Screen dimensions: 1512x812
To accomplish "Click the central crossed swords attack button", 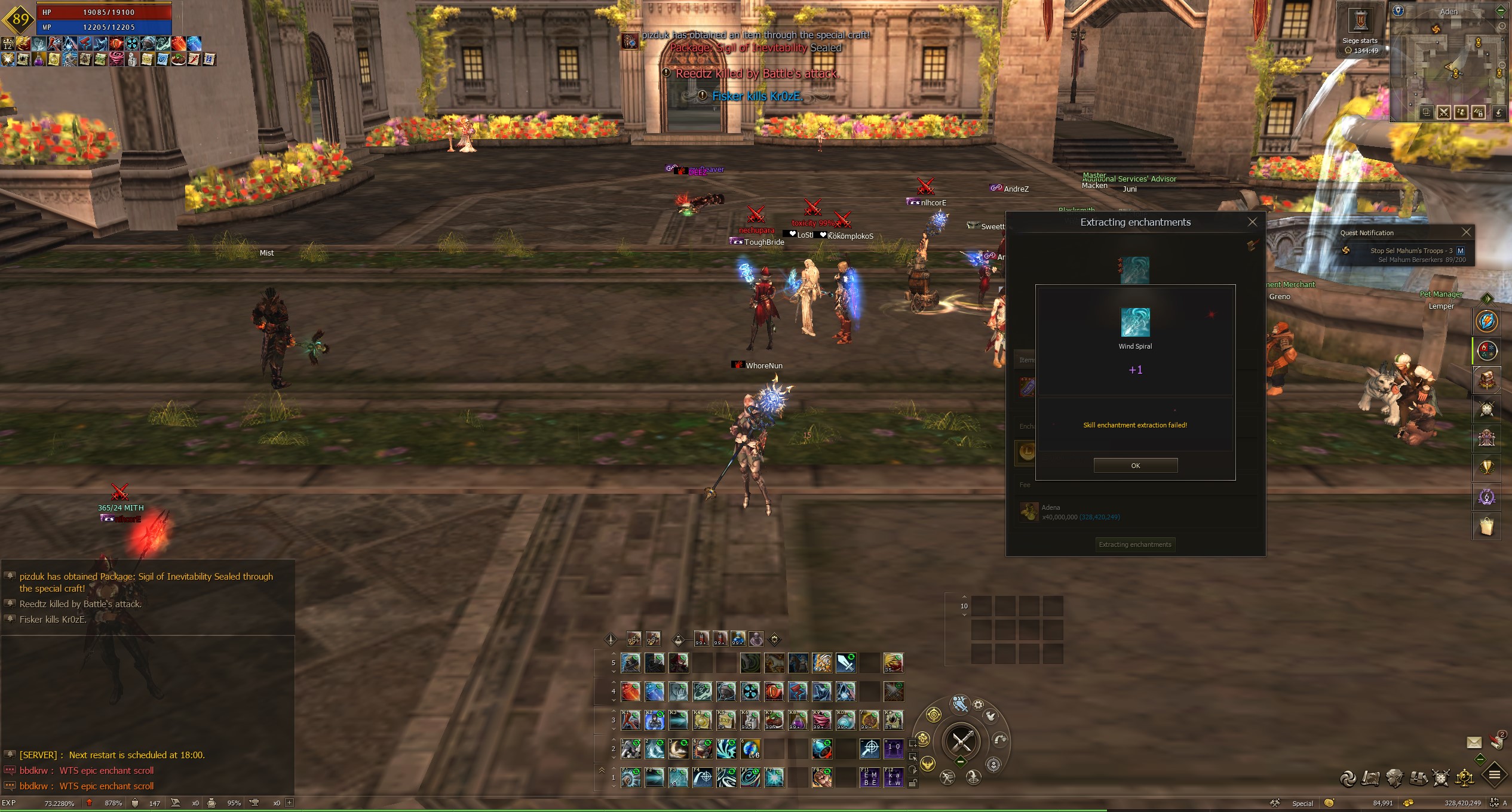I will click(962, 742).
